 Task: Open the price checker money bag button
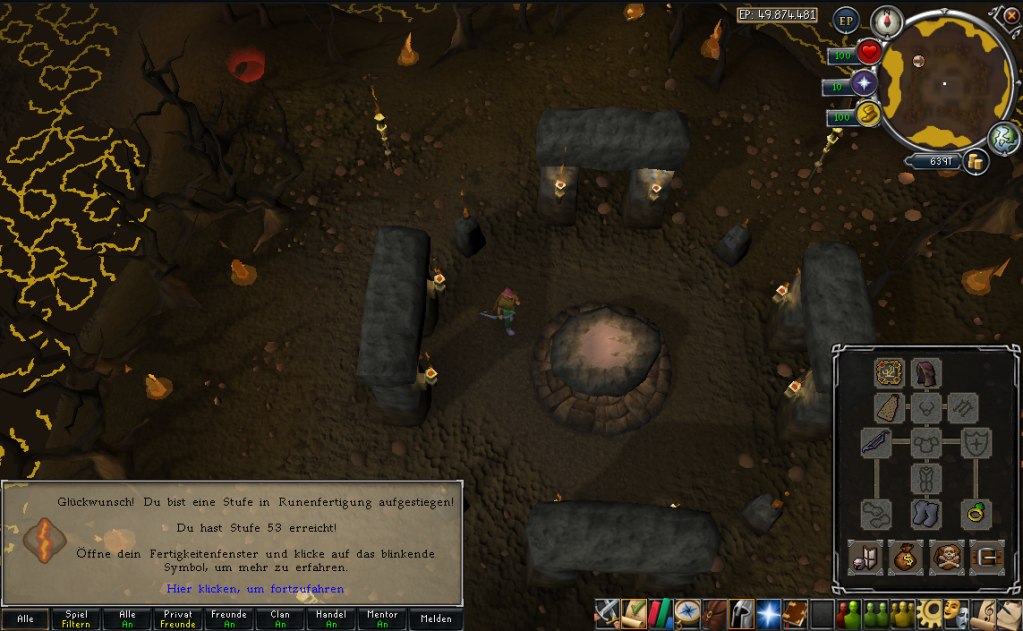click(904, 555)
